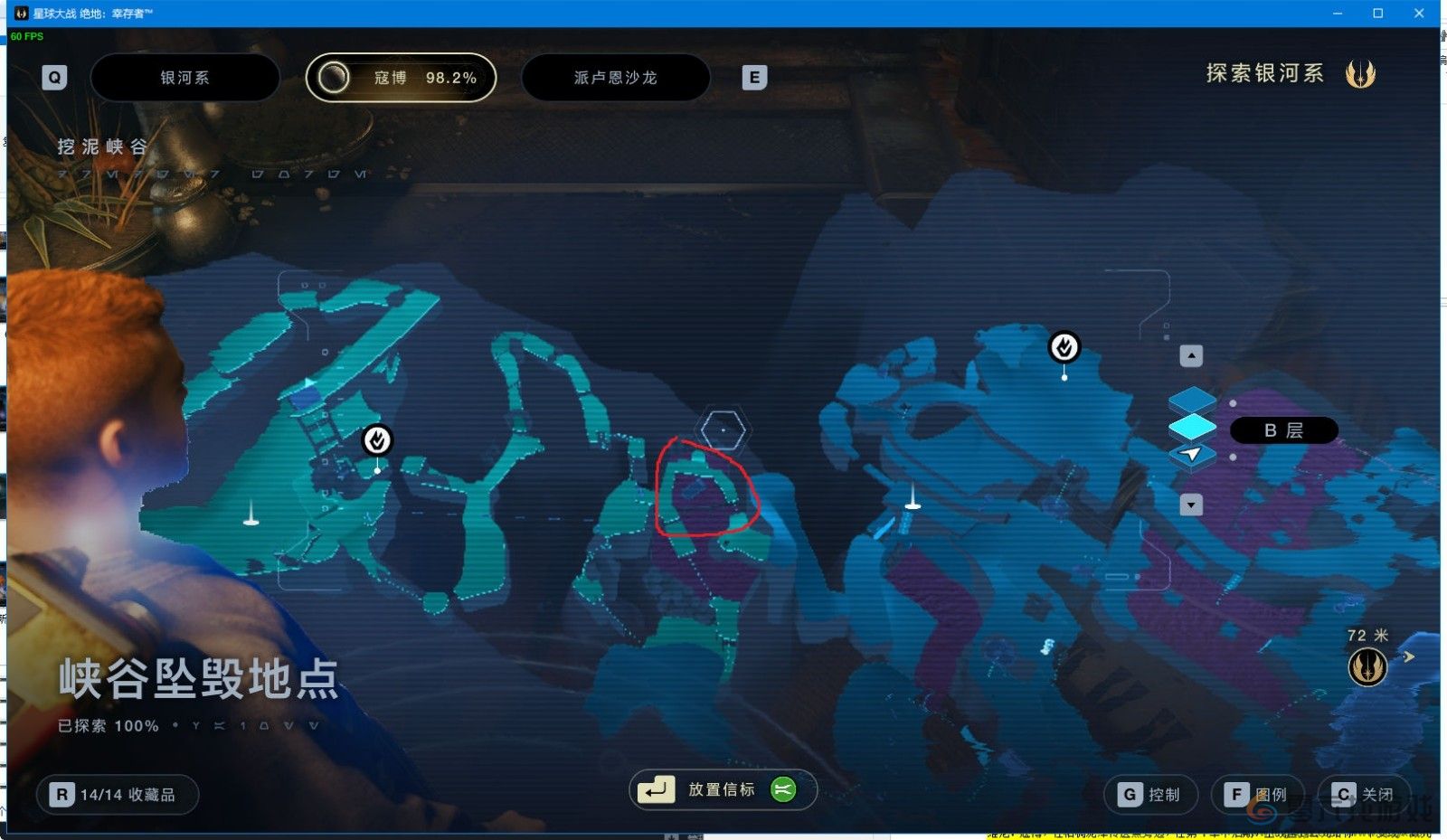
Task: Open the Jedi Order emblem next to 探索银河系
Action: point(1361,74)
